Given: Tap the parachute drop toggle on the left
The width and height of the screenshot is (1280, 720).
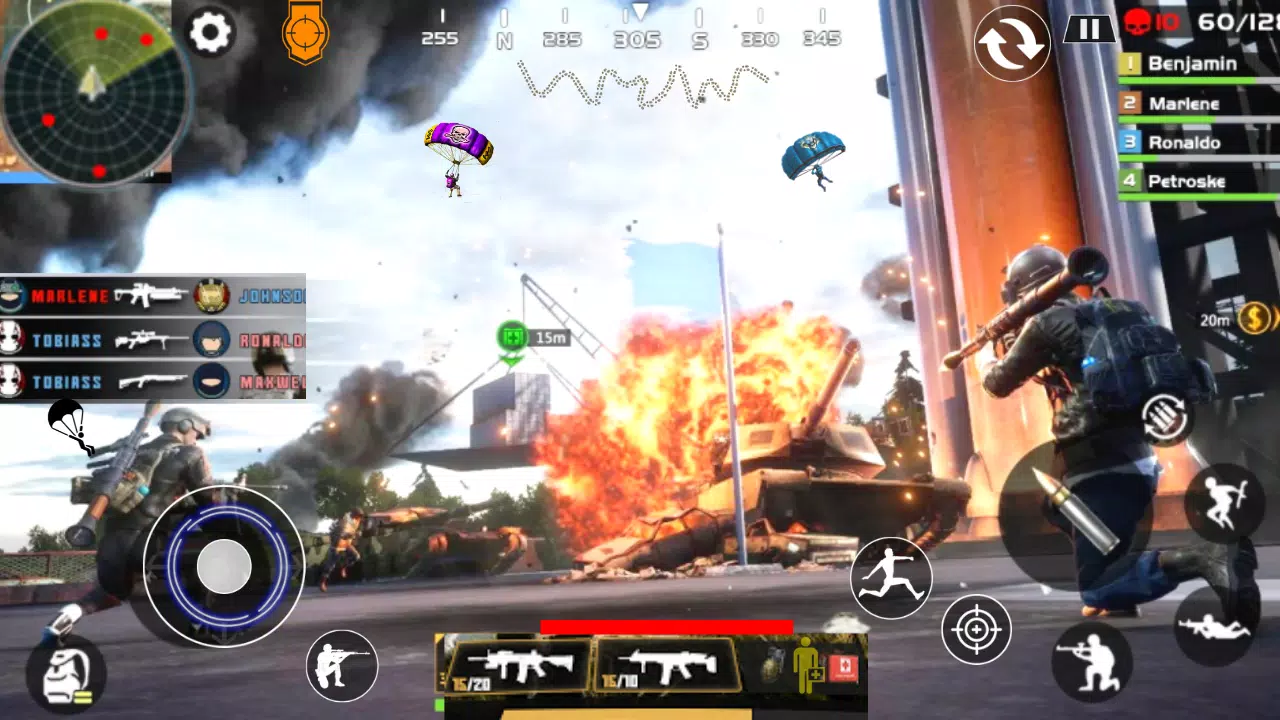Looking at the screenshot, I should click(x=67, y=425).
